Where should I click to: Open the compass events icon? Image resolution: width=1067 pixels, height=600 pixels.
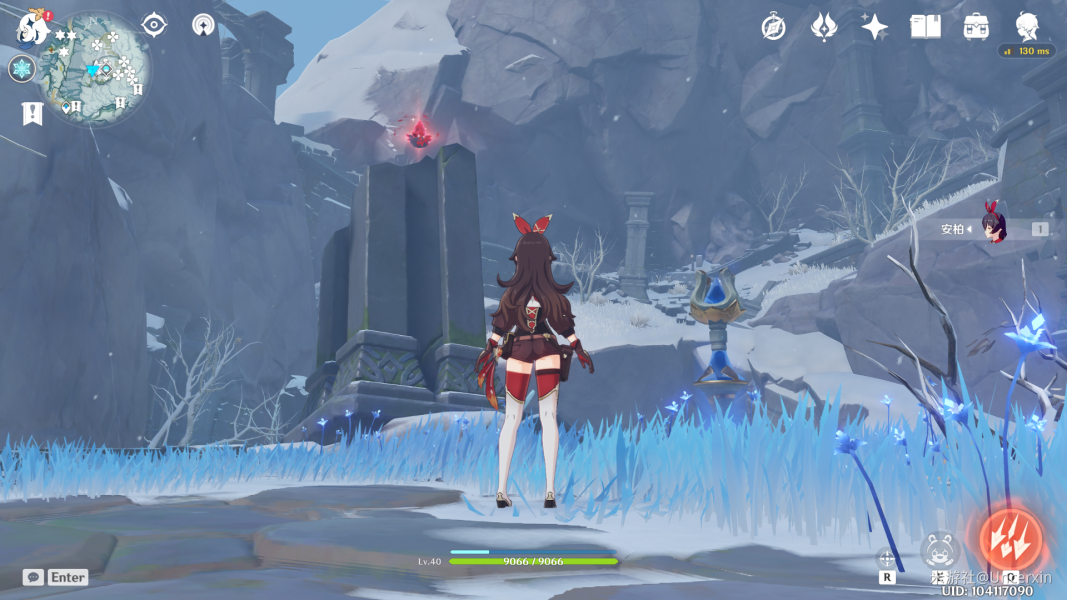pyautogui.click(x=773, y=27)
